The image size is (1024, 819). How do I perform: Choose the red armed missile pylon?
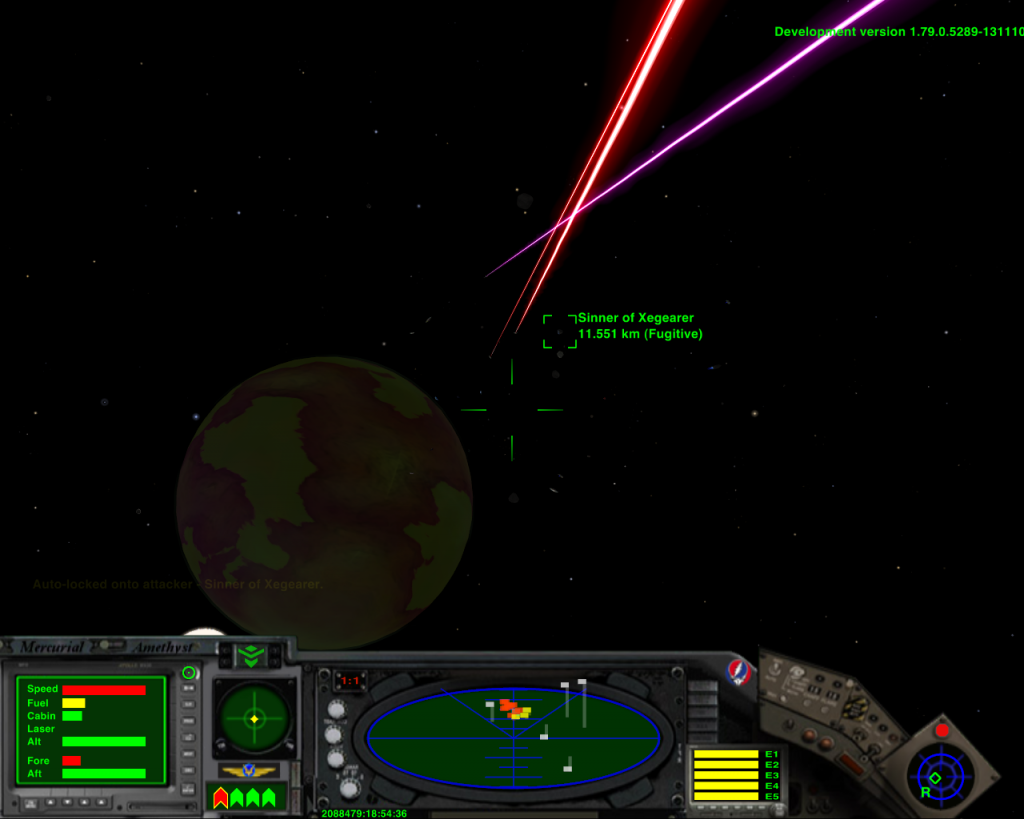pos(221,797)
